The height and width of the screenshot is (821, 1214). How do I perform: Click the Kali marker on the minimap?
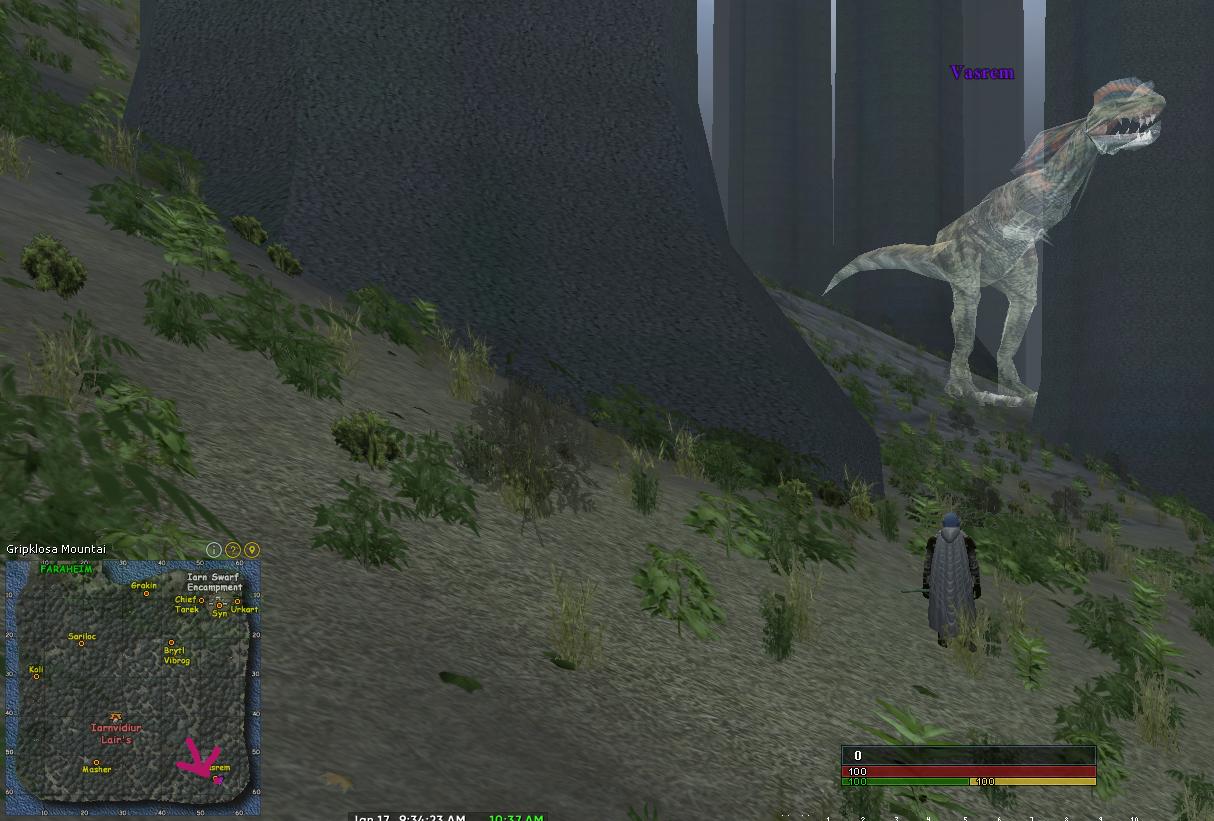click(36, 676)
